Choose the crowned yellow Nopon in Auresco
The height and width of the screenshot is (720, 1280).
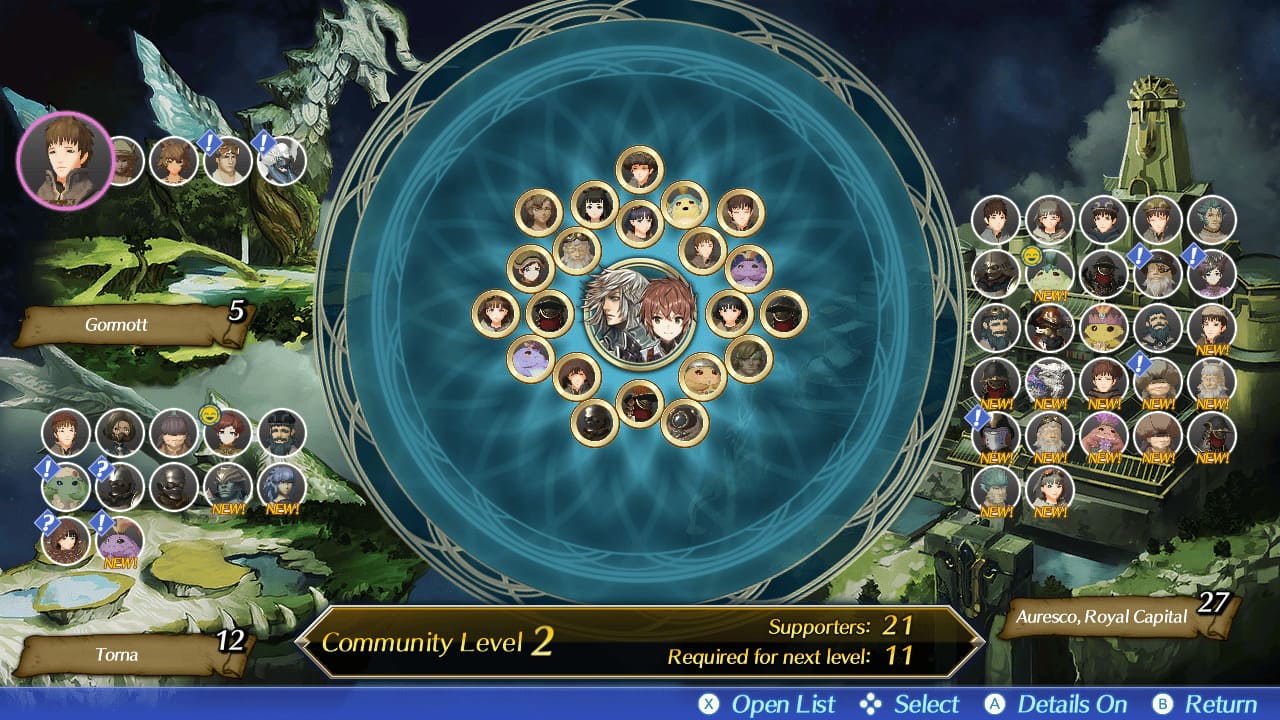[1104, 327]
